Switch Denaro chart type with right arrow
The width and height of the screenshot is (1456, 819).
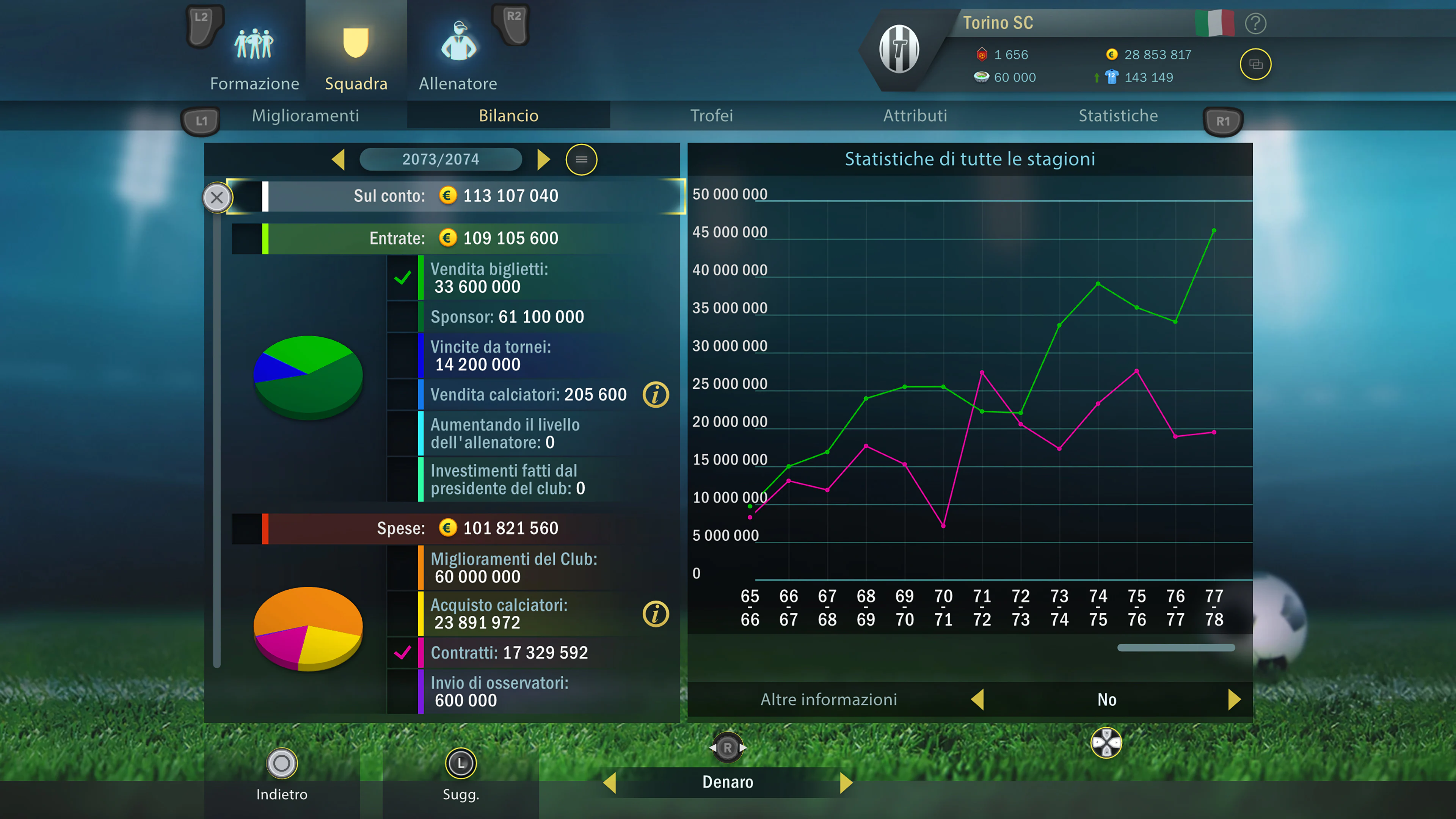click(x=846, y=782)
